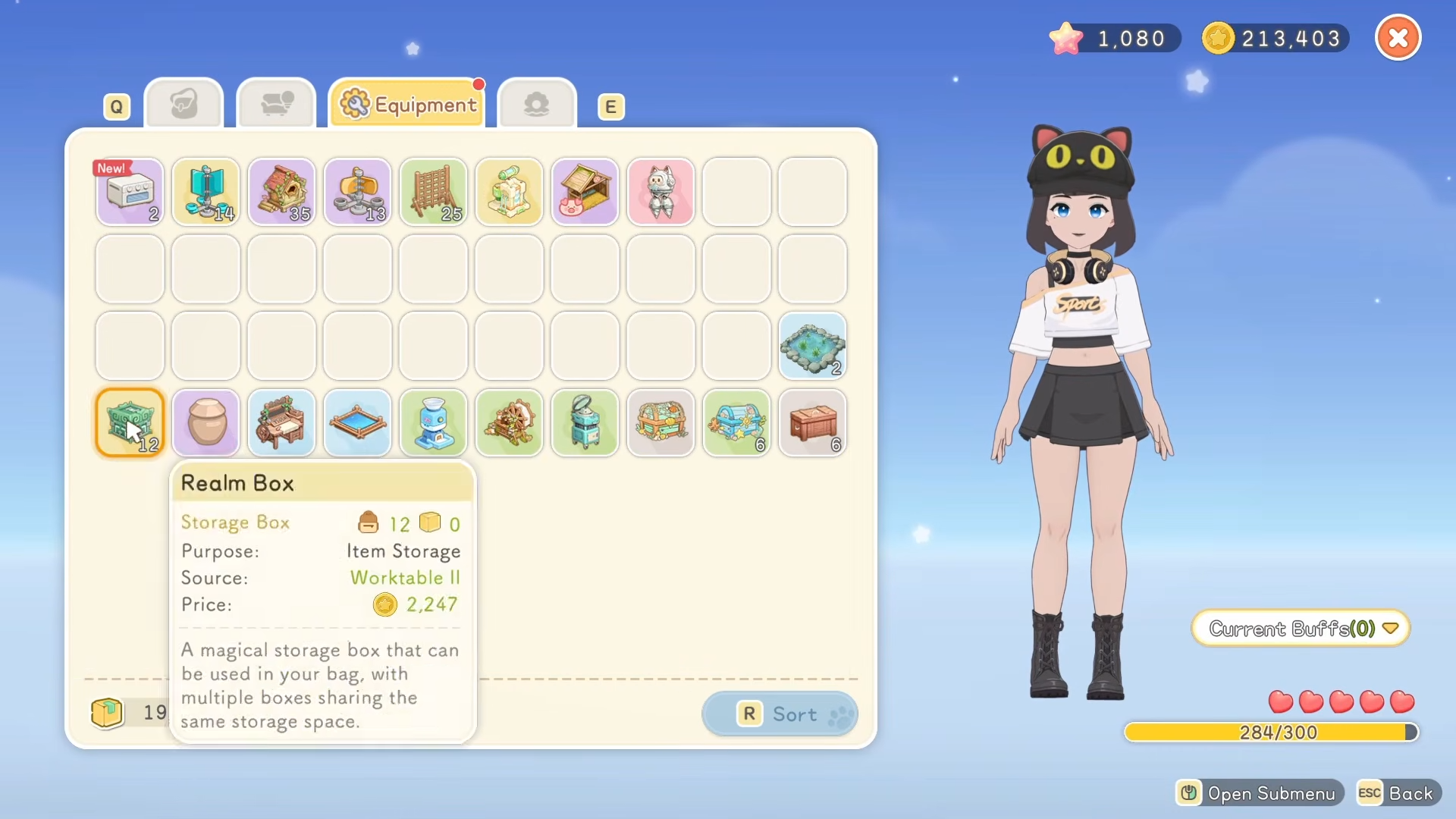Select the blue treasure chest with flowers

point(736,422)
